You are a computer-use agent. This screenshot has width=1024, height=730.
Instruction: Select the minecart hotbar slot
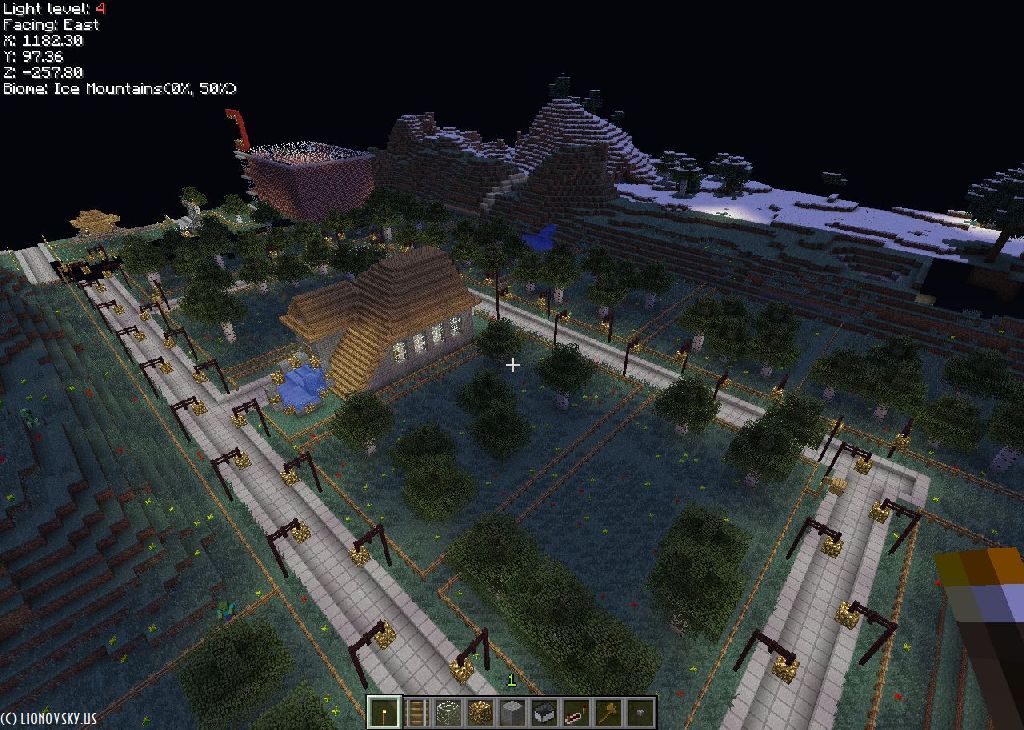544,712
